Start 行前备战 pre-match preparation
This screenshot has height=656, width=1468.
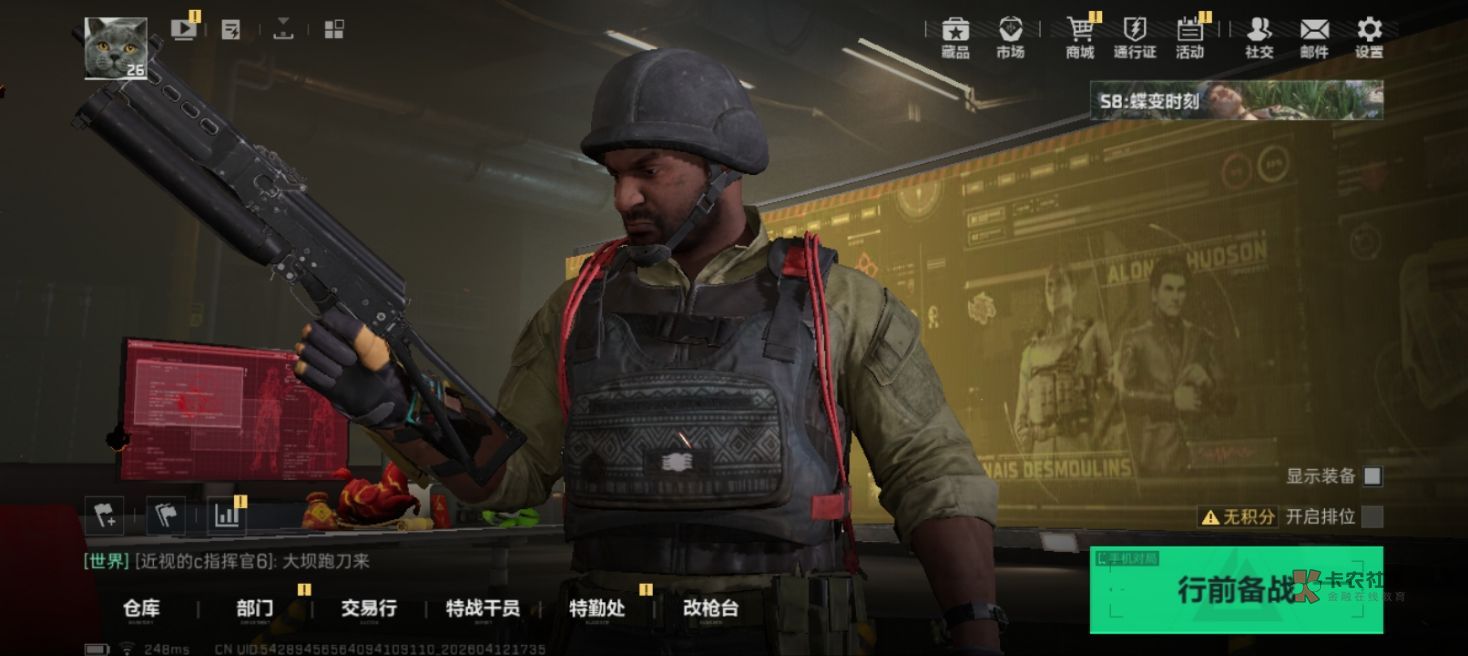[1236, 590]
